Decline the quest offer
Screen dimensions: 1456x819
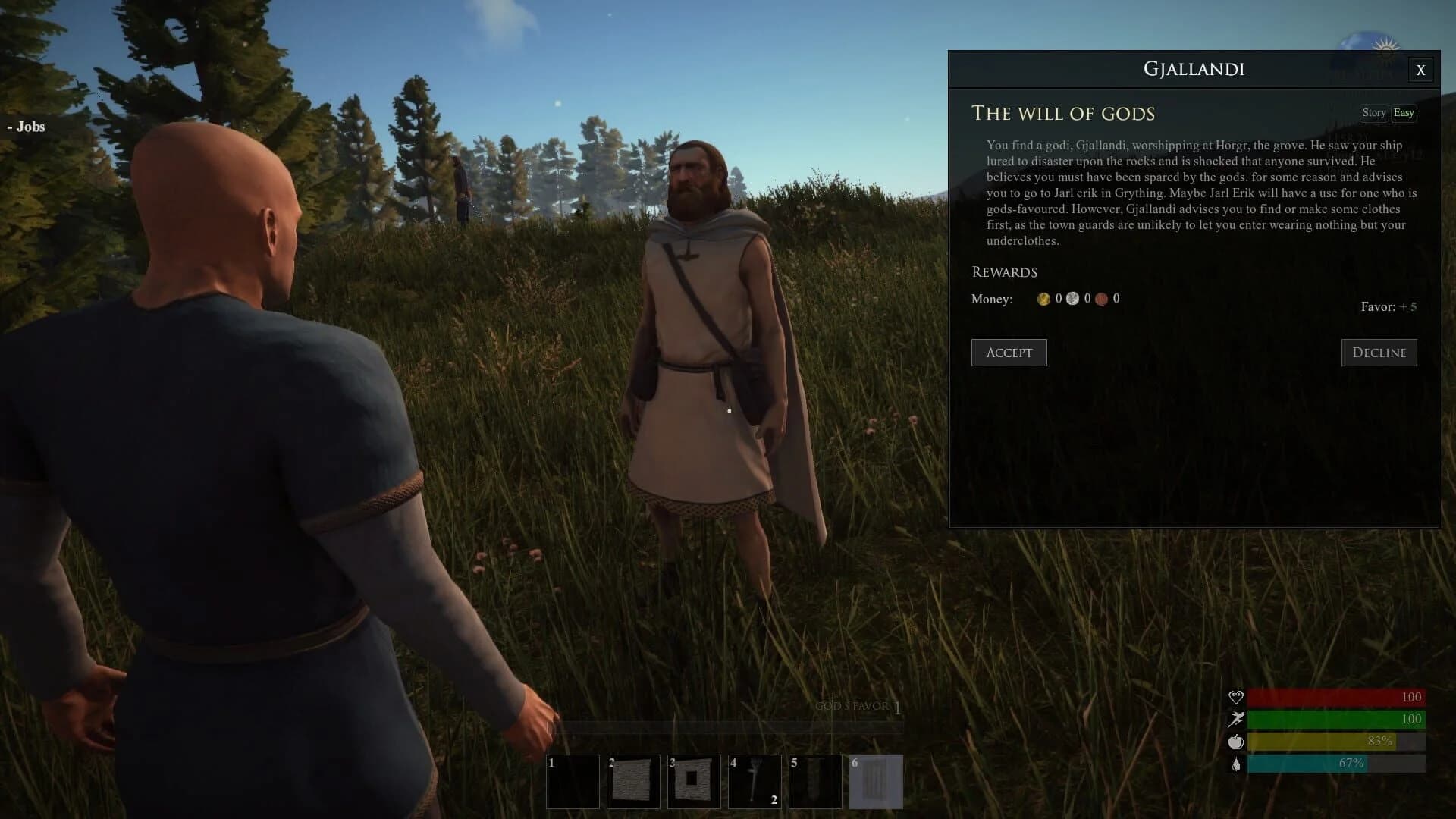click(x=1379, y=352)
